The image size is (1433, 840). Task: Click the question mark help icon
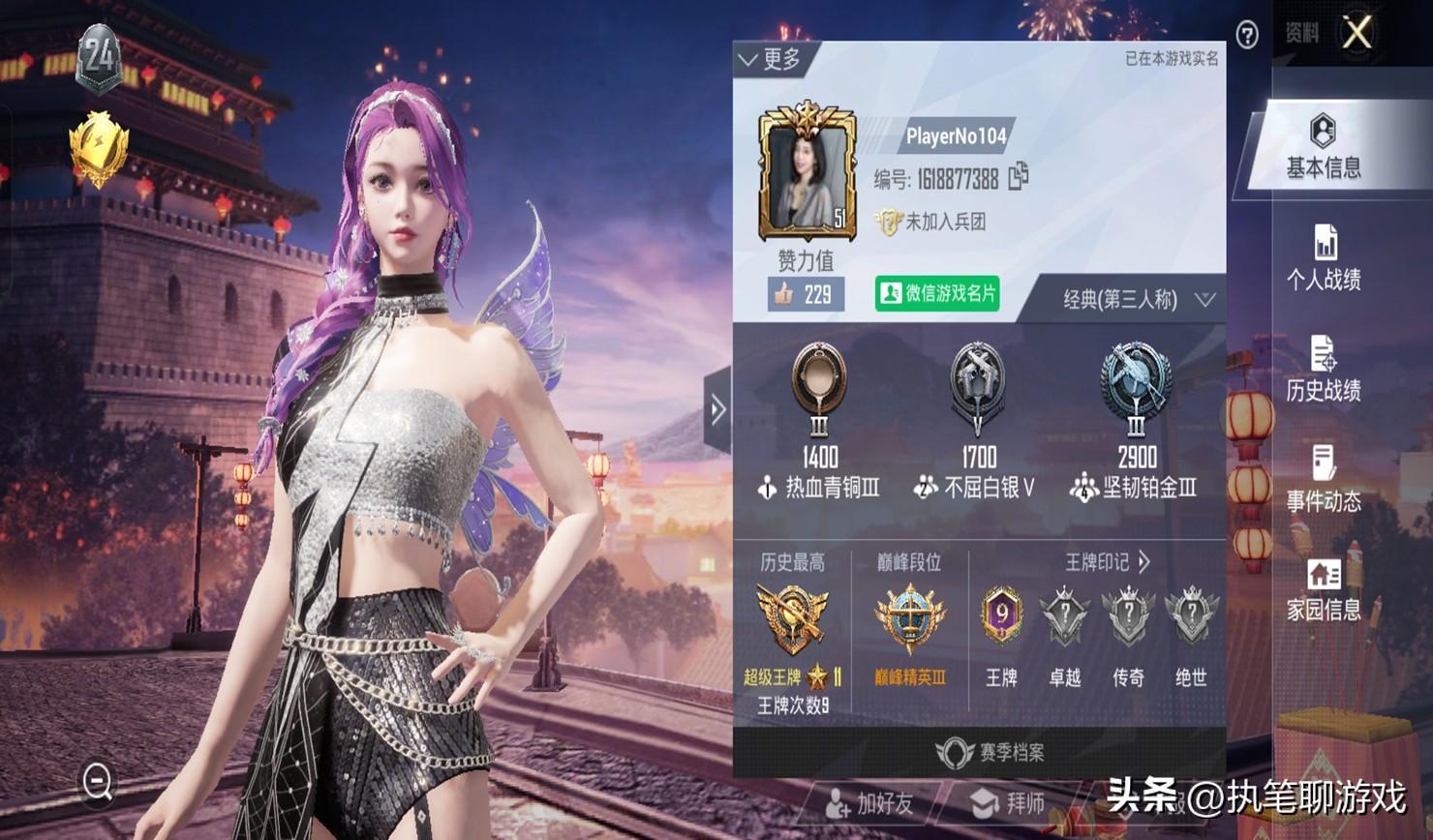coord(1247,36)
